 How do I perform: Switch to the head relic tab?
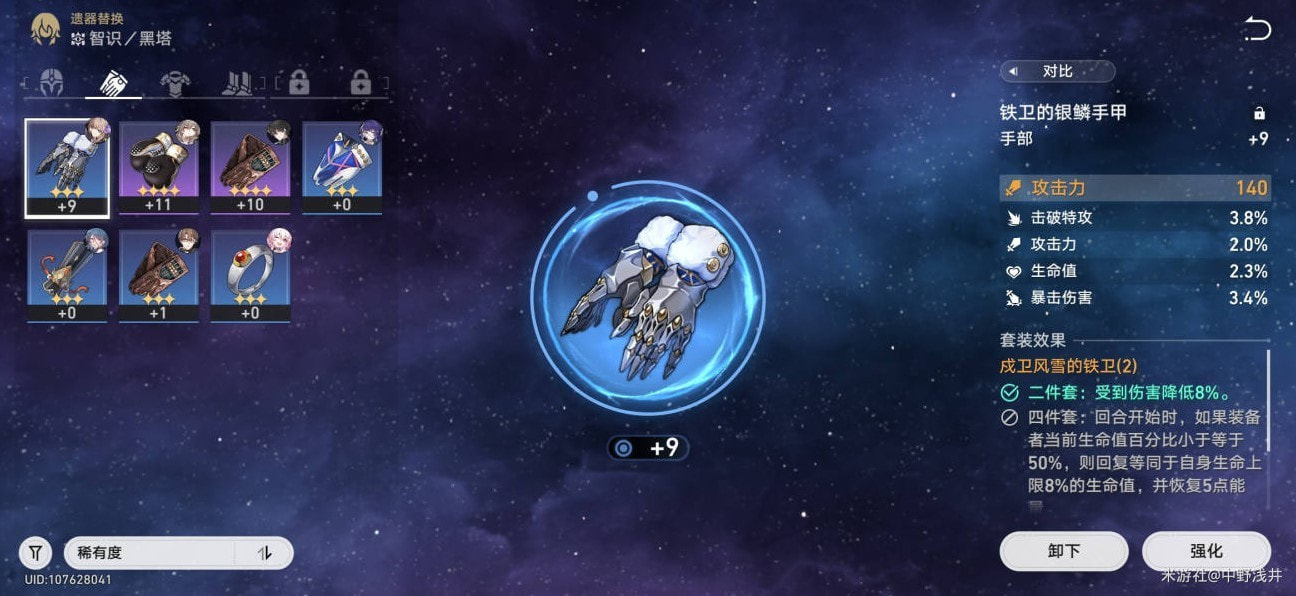point(51,82)
